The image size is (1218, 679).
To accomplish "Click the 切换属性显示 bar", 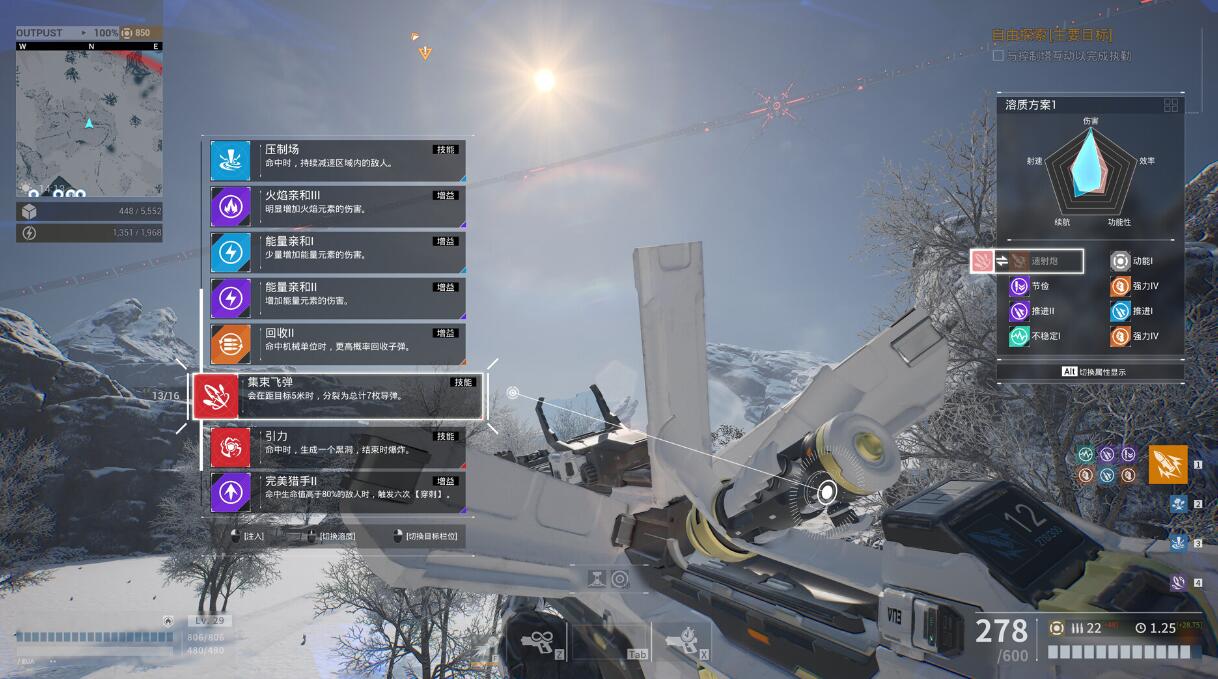I will [x=1090, y=371].
